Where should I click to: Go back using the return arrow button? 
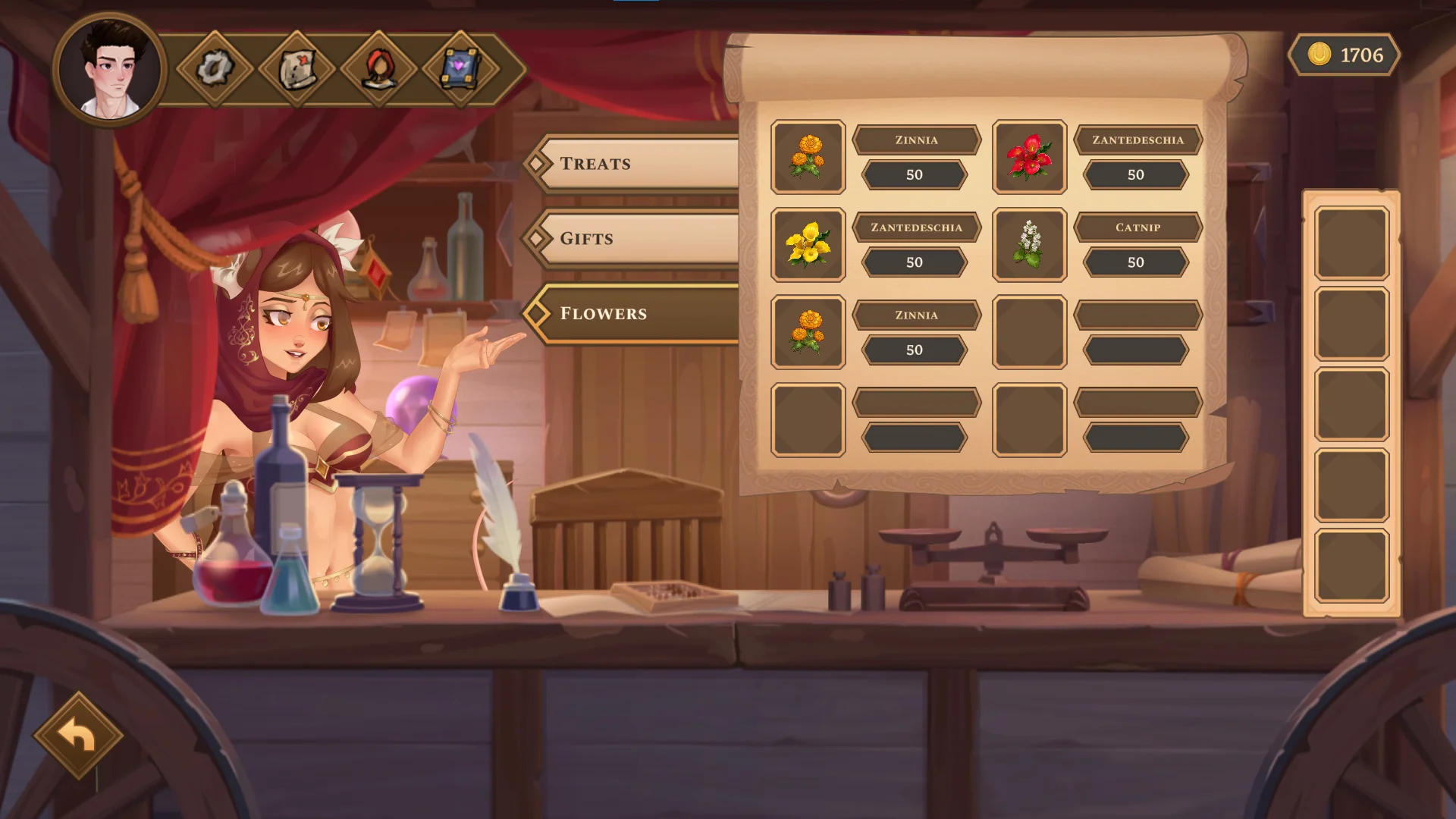[78, 735]
